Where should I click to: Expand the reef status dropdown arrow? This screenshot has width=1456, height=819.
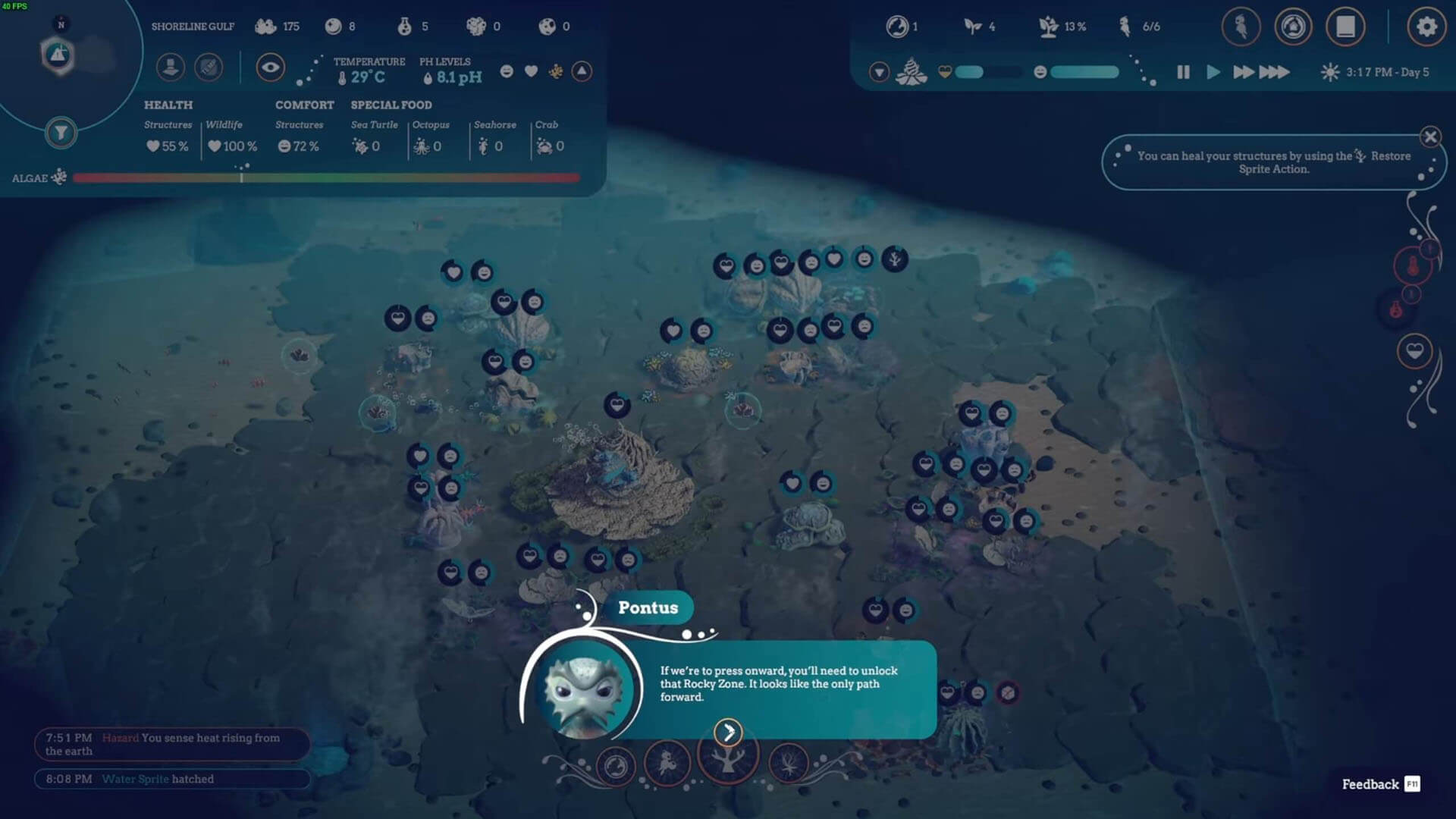click(879, 72)
